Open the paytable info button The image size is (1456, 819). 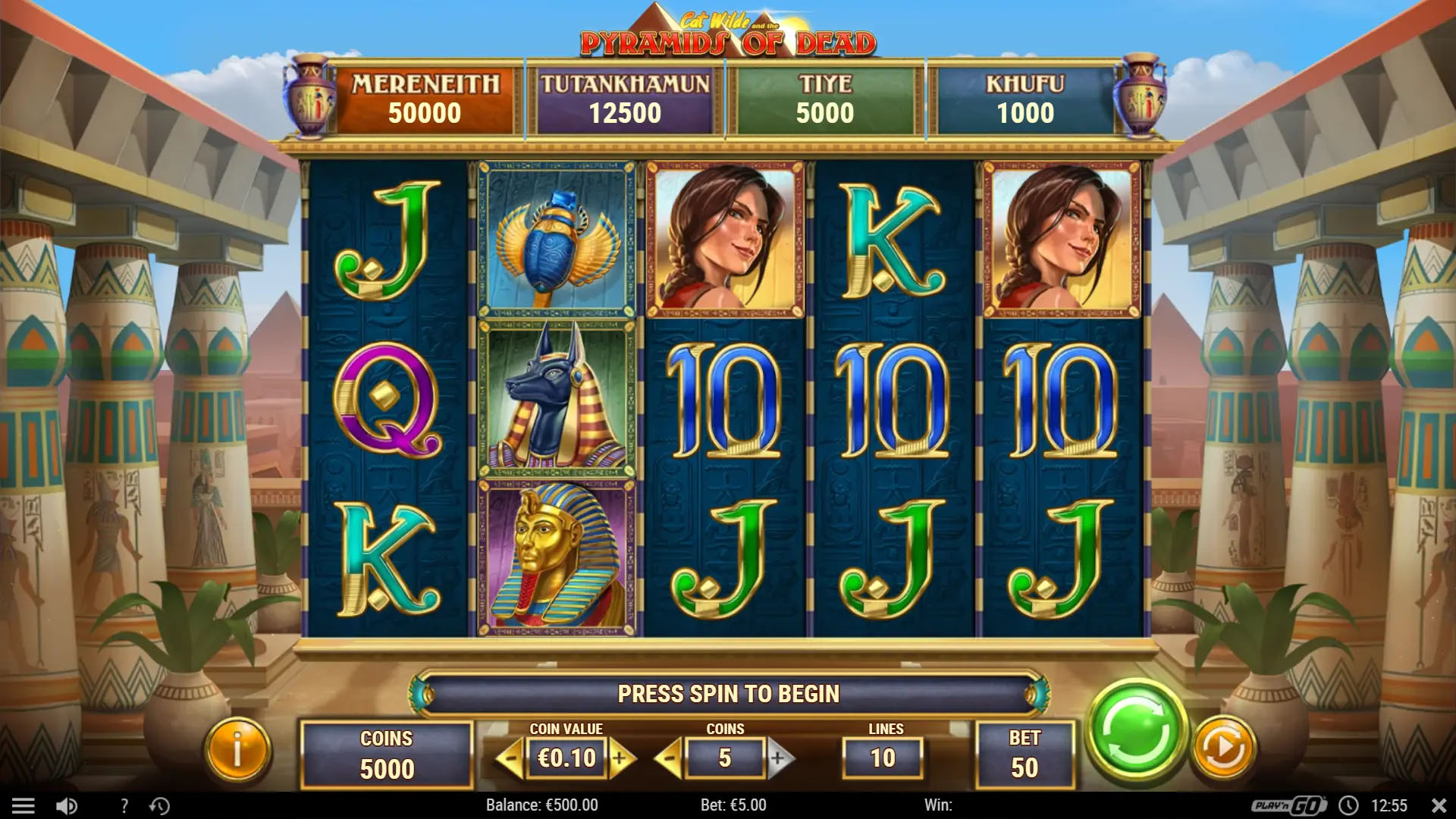pos(237,751)
